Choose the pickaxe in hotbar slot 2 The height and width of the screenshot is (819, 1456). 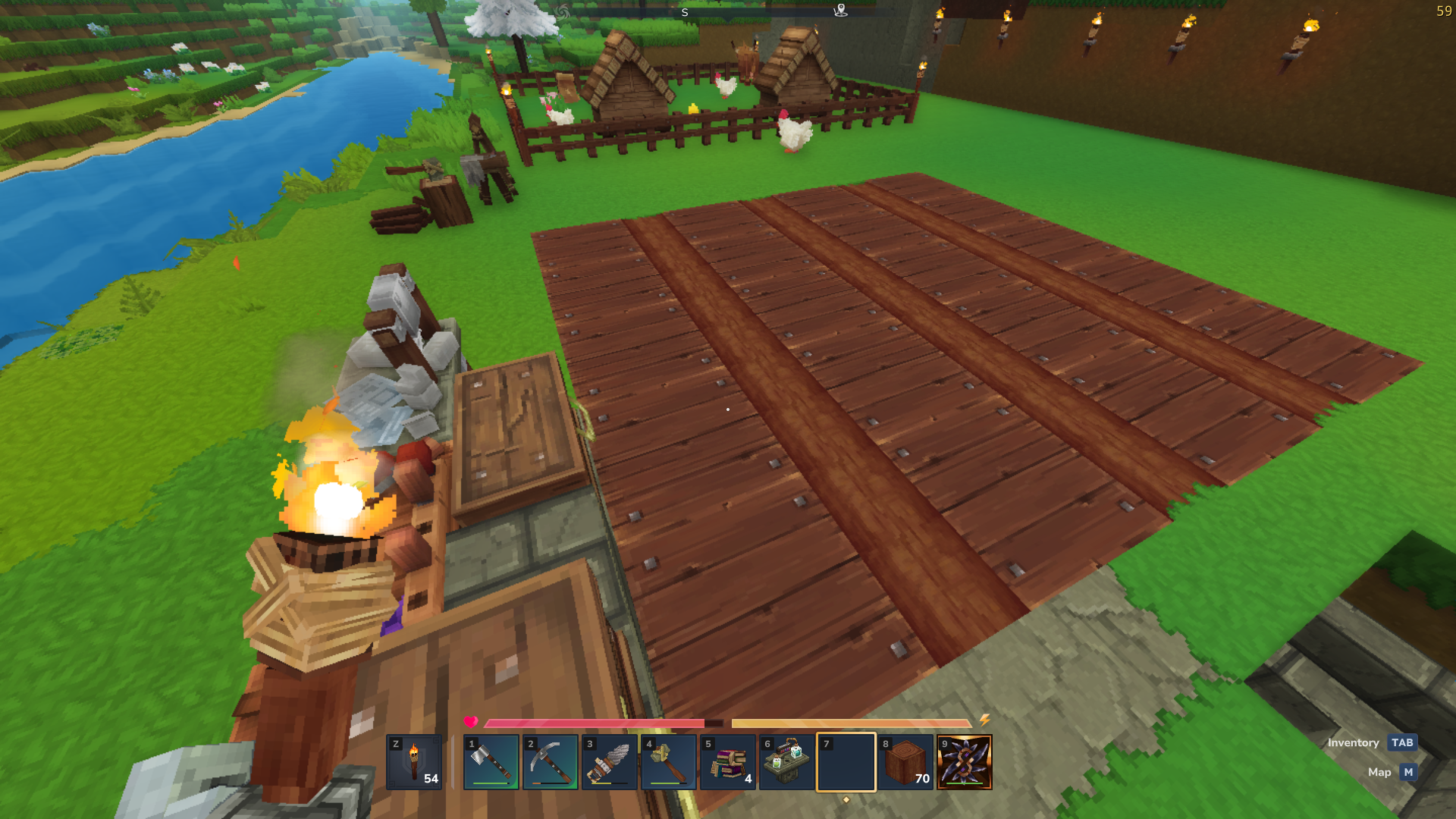click(x=551, y=762)
